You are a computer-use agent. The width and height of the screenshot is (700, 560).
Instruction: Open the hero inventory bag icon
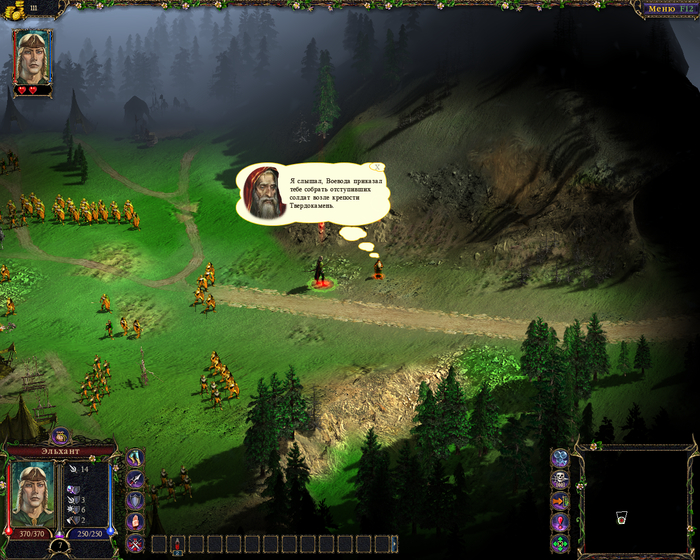(x=59, y=435)
